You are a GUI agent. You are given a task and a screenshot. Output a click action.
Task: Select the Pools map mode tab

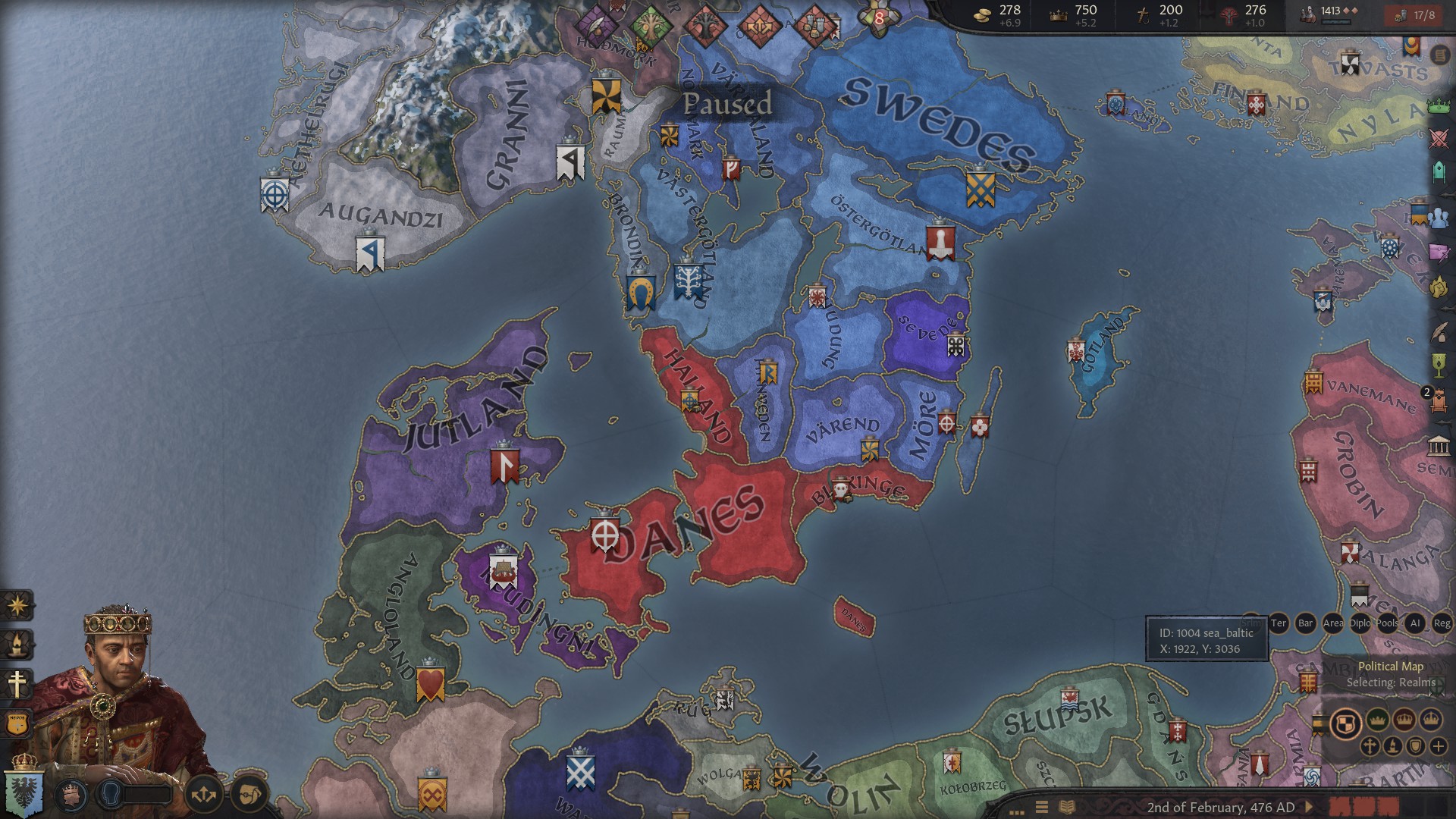1387,623
